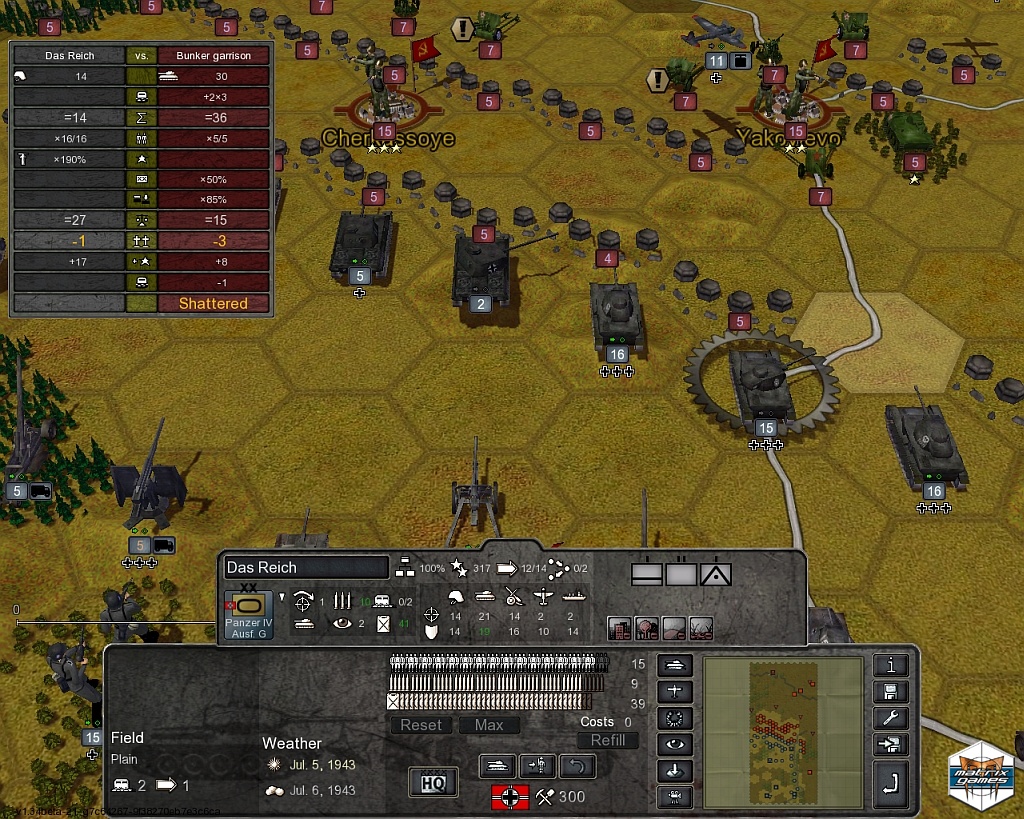Open the strategic minimap
The image size is (1024, 819).
(x=782, y=732)
